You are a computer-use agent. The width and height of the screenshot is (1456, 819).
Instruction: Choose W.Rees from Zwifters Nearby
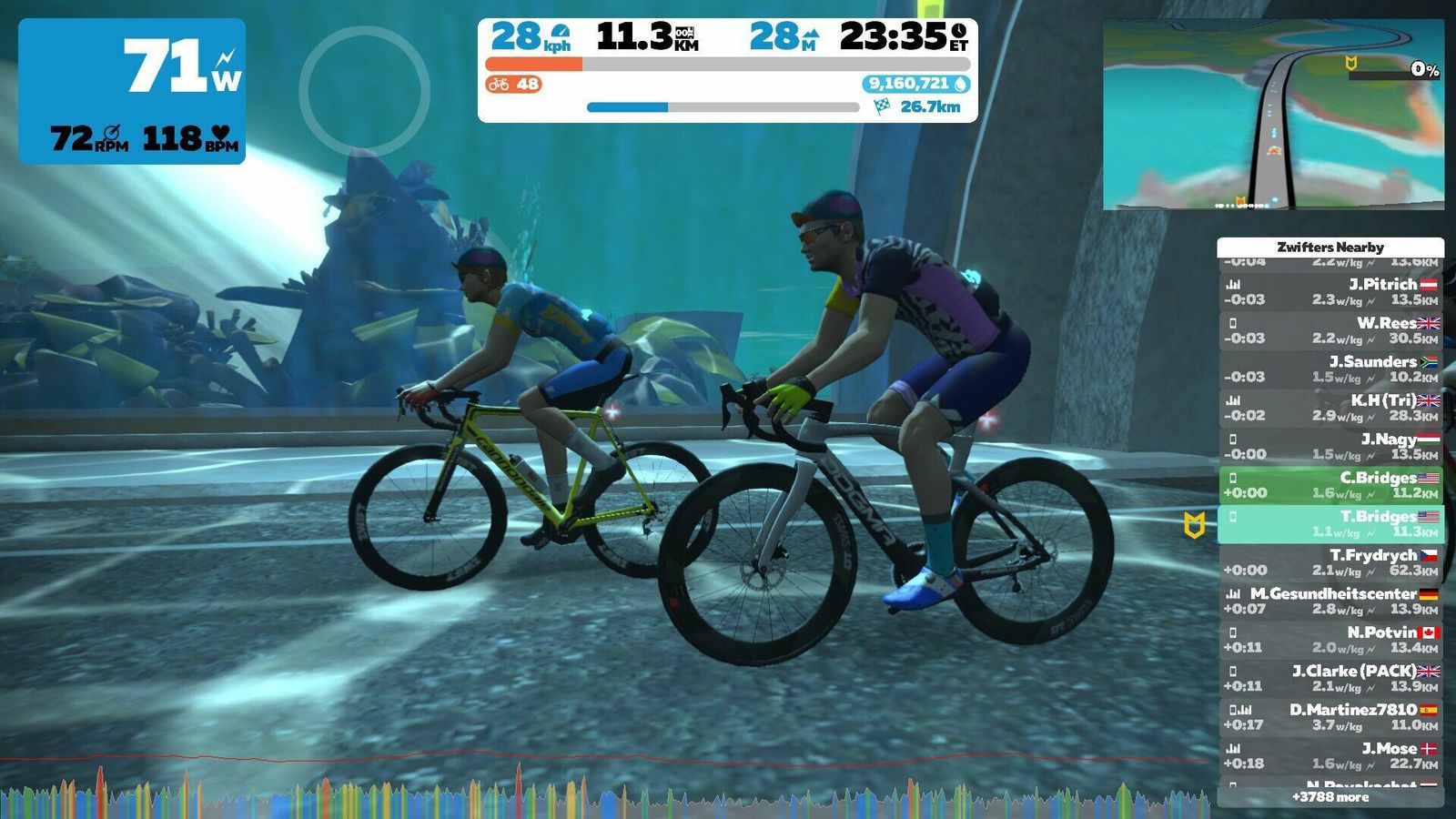1330,330
